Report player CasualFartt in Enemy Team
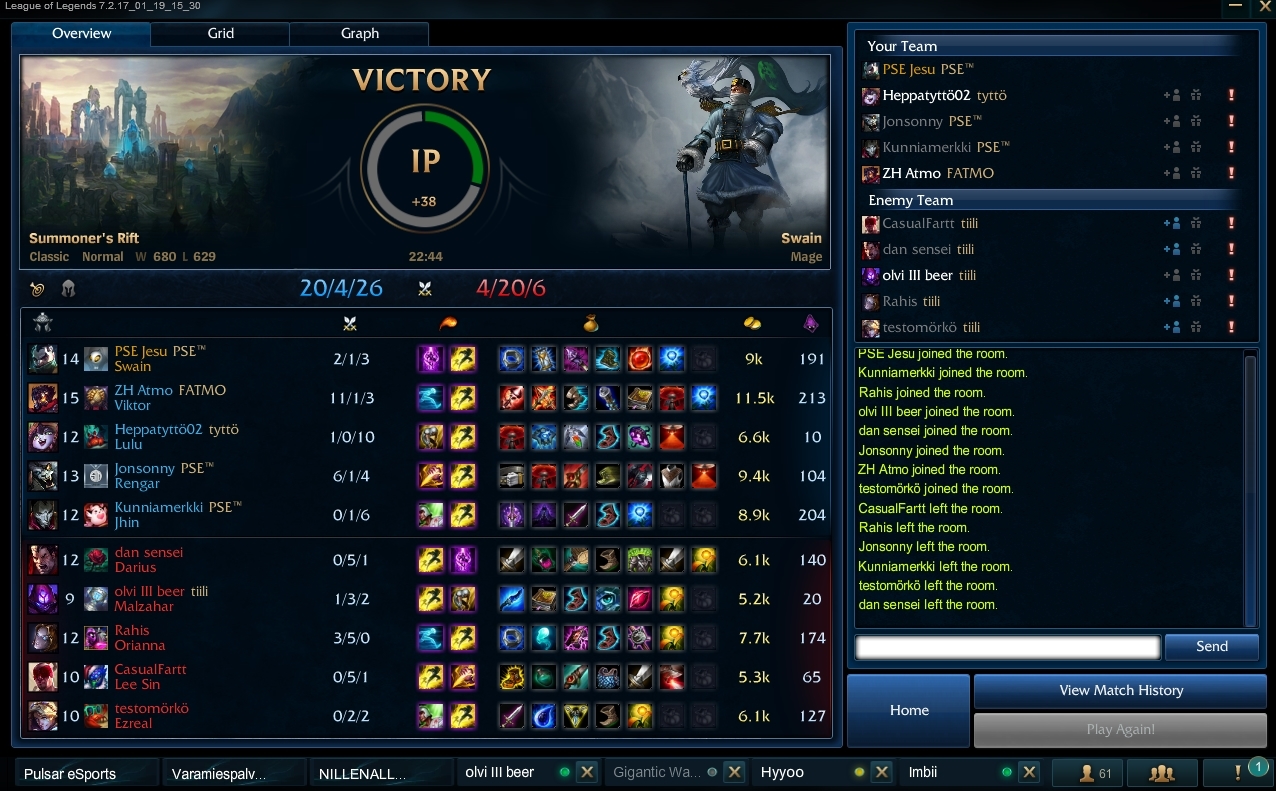Image resolution: width=1276 pixels, height=791 pixels. click(1231, 224)
